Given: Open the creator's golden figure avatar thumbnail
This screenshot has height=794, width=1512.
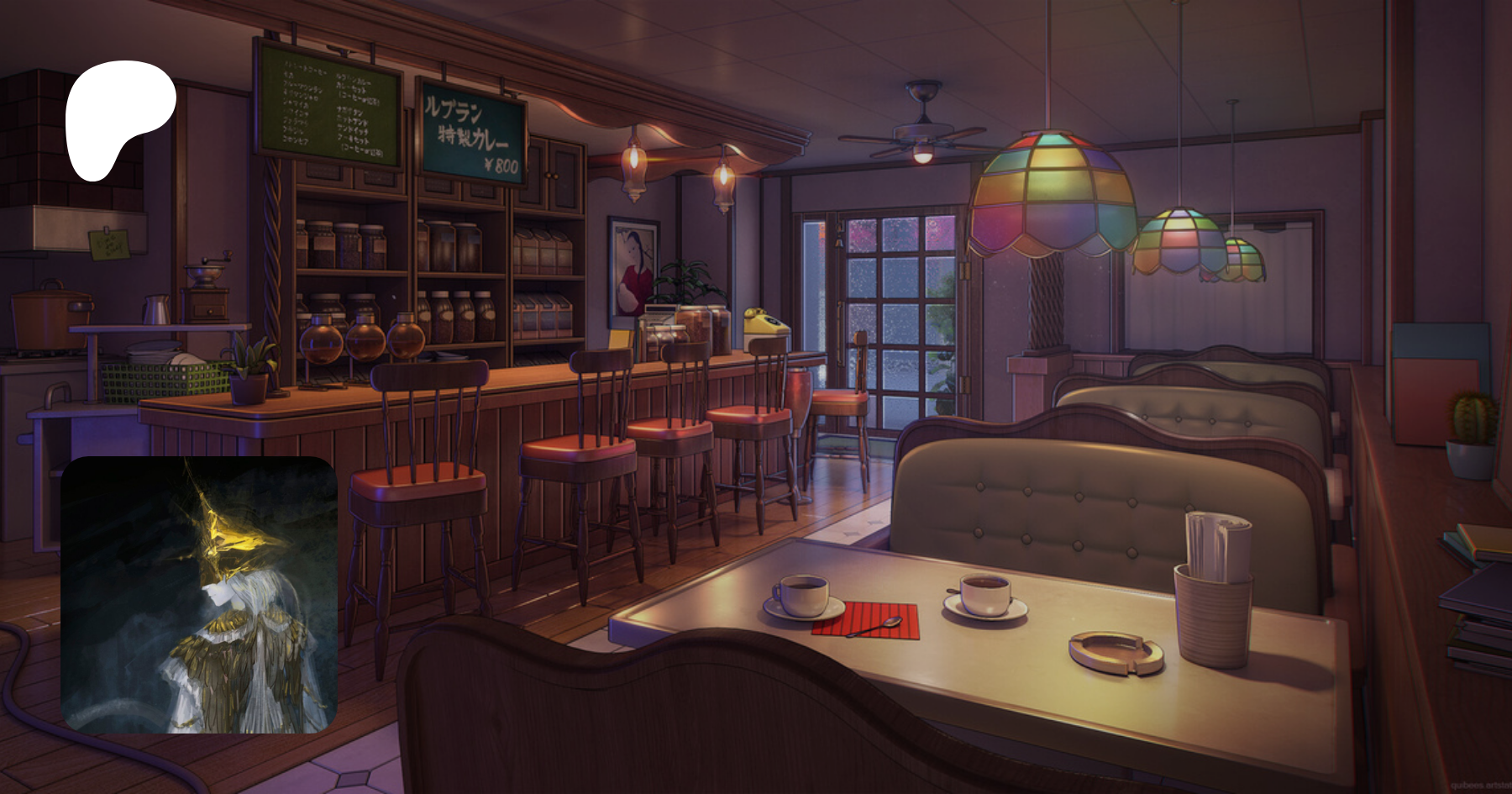Looking at the screenshot, I should point(199,595).
